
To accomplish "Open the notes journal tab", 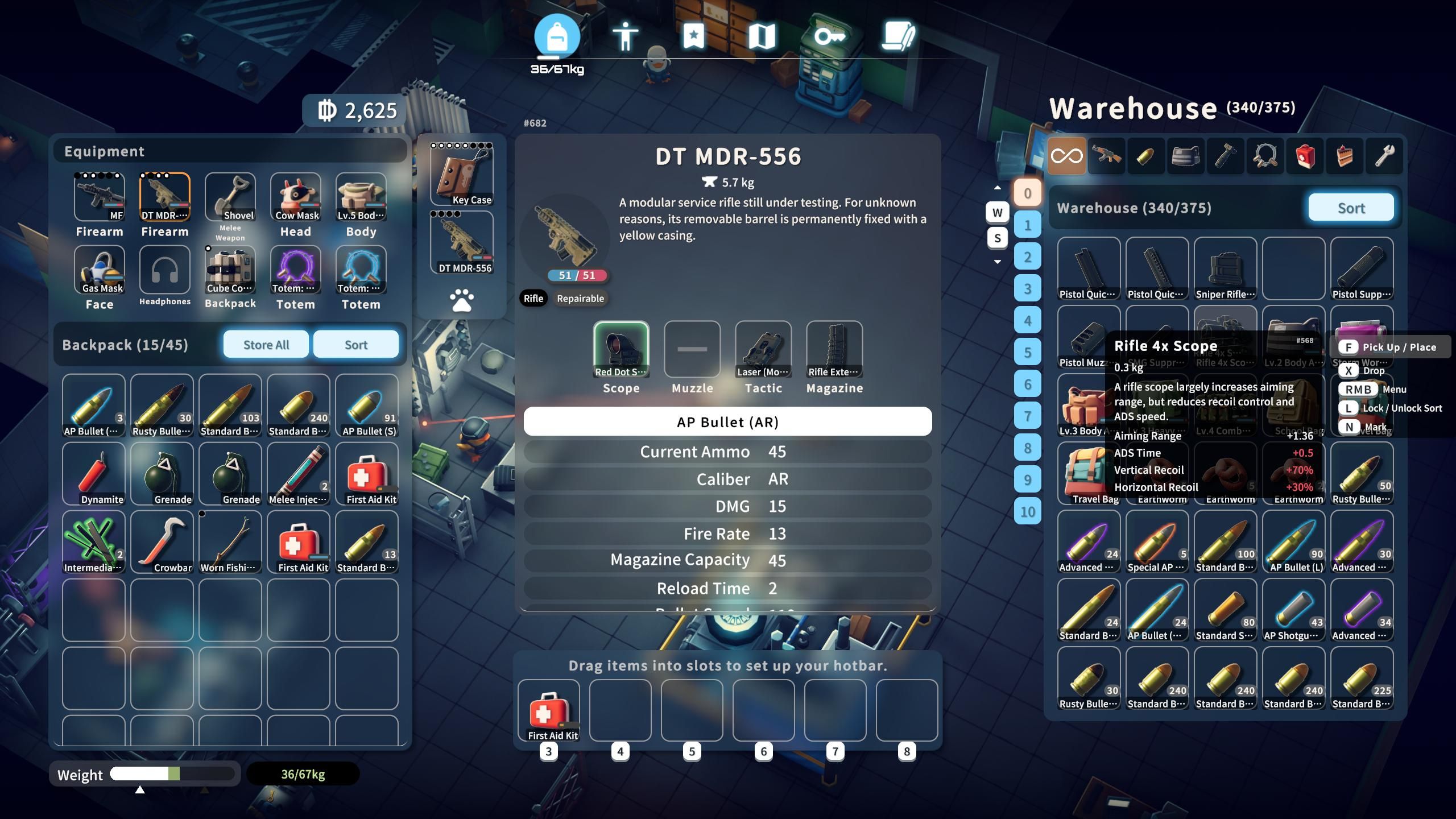I will [x=898, y=37].
